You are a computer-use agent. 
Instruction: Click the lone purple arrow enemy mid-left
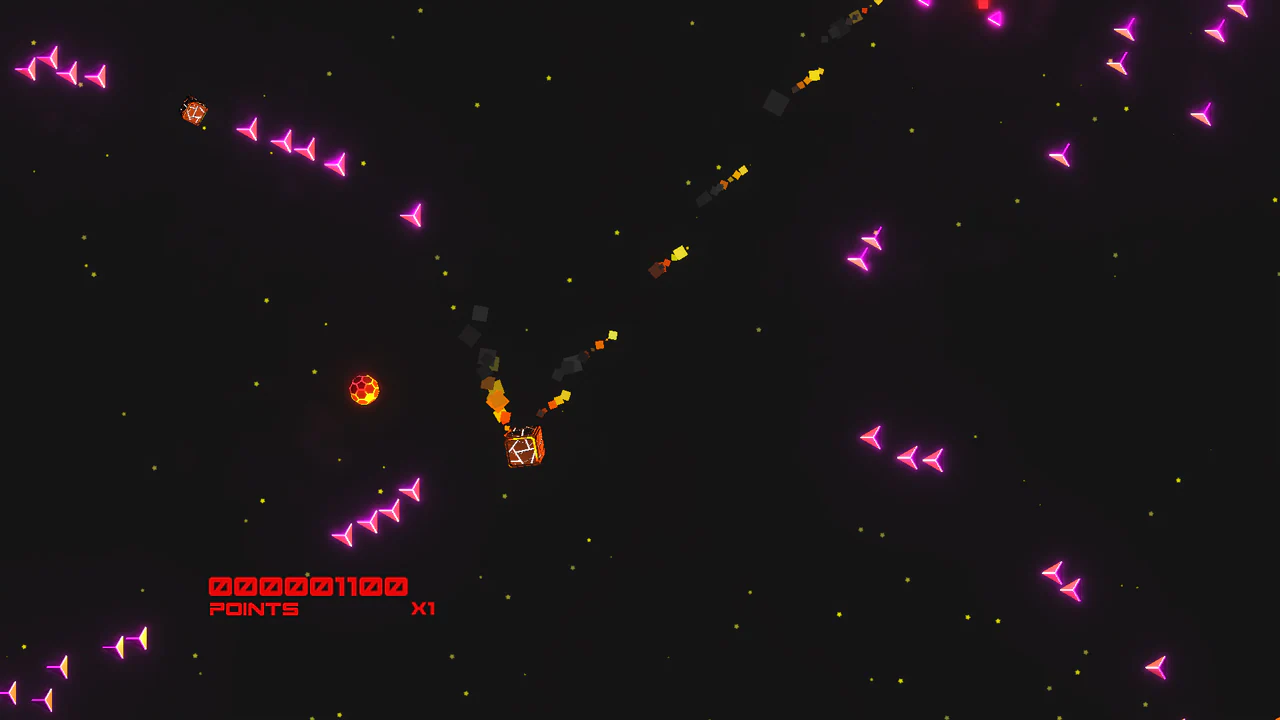410,215
